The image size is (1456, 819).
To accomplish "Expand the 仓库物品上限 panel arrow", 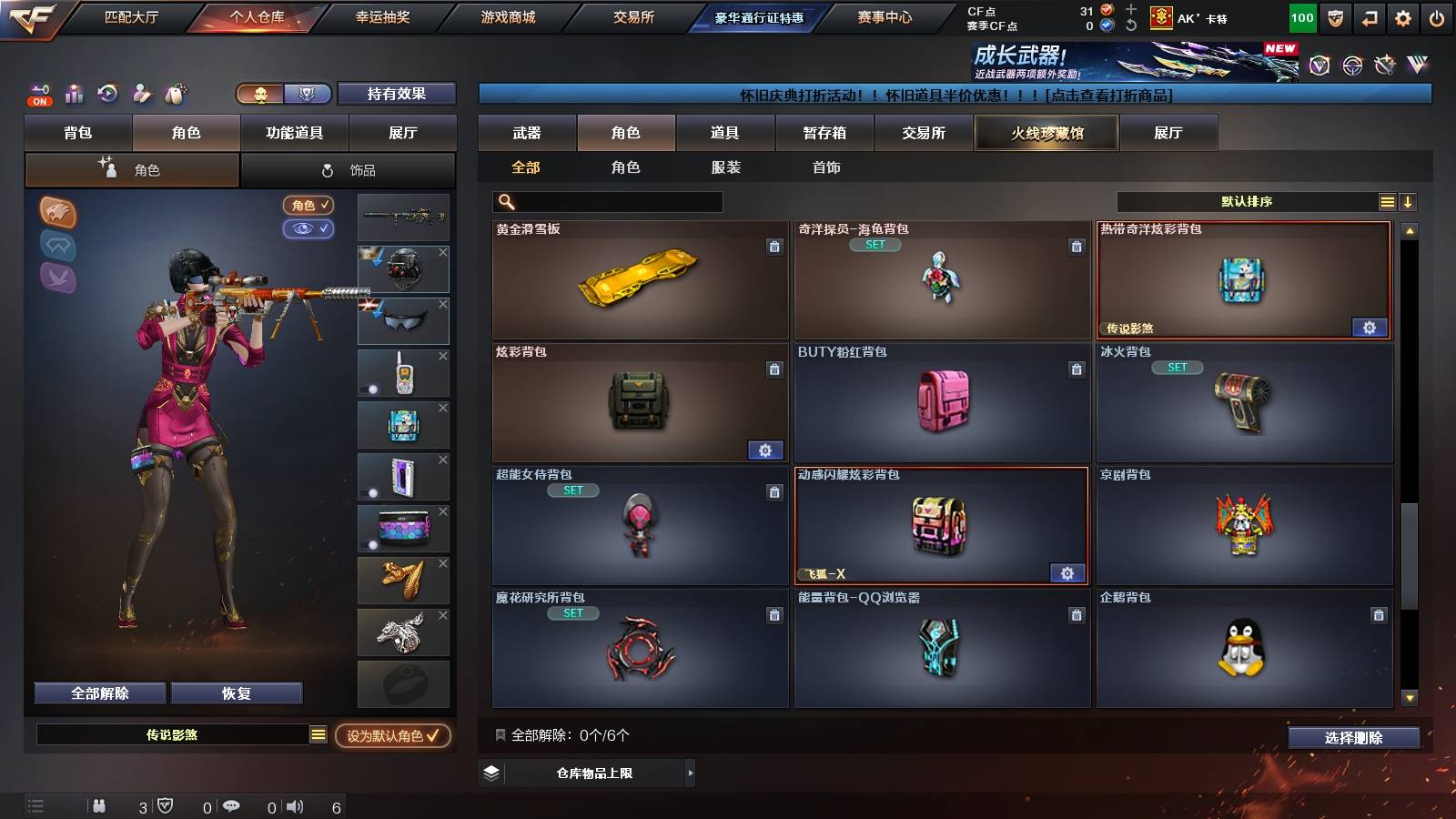I will coord(692,773).
